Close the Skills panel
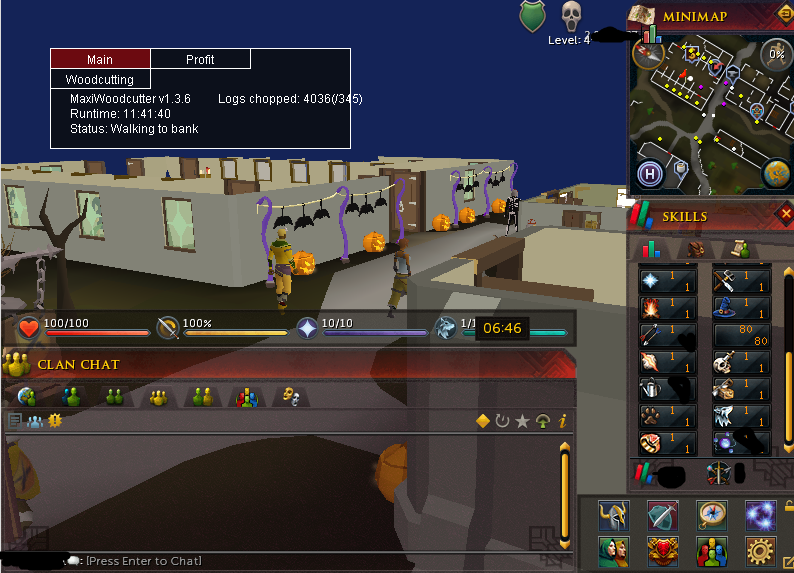The image size is (794, 573). tap(785, 214)
